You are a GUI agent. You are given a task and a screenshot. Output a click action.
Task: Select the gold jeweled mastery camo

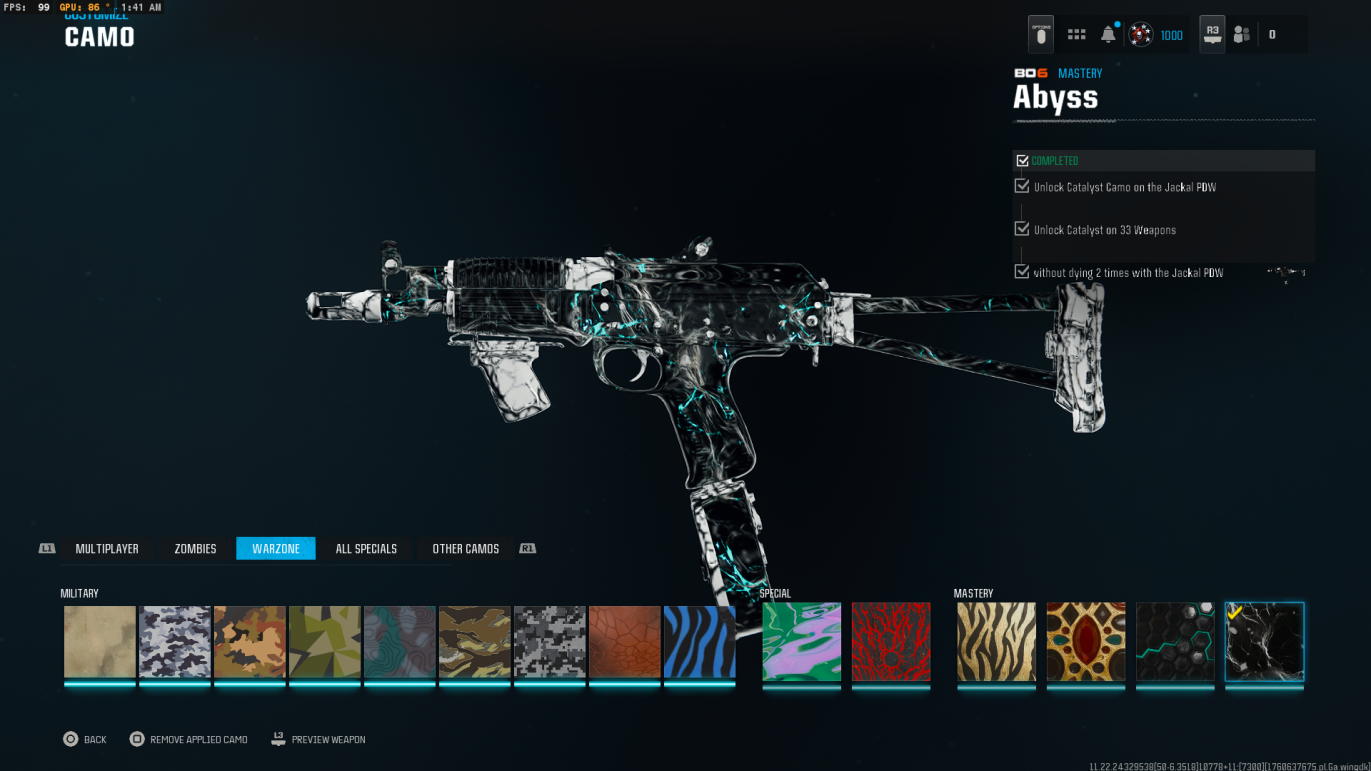[x=1086, y=641]
